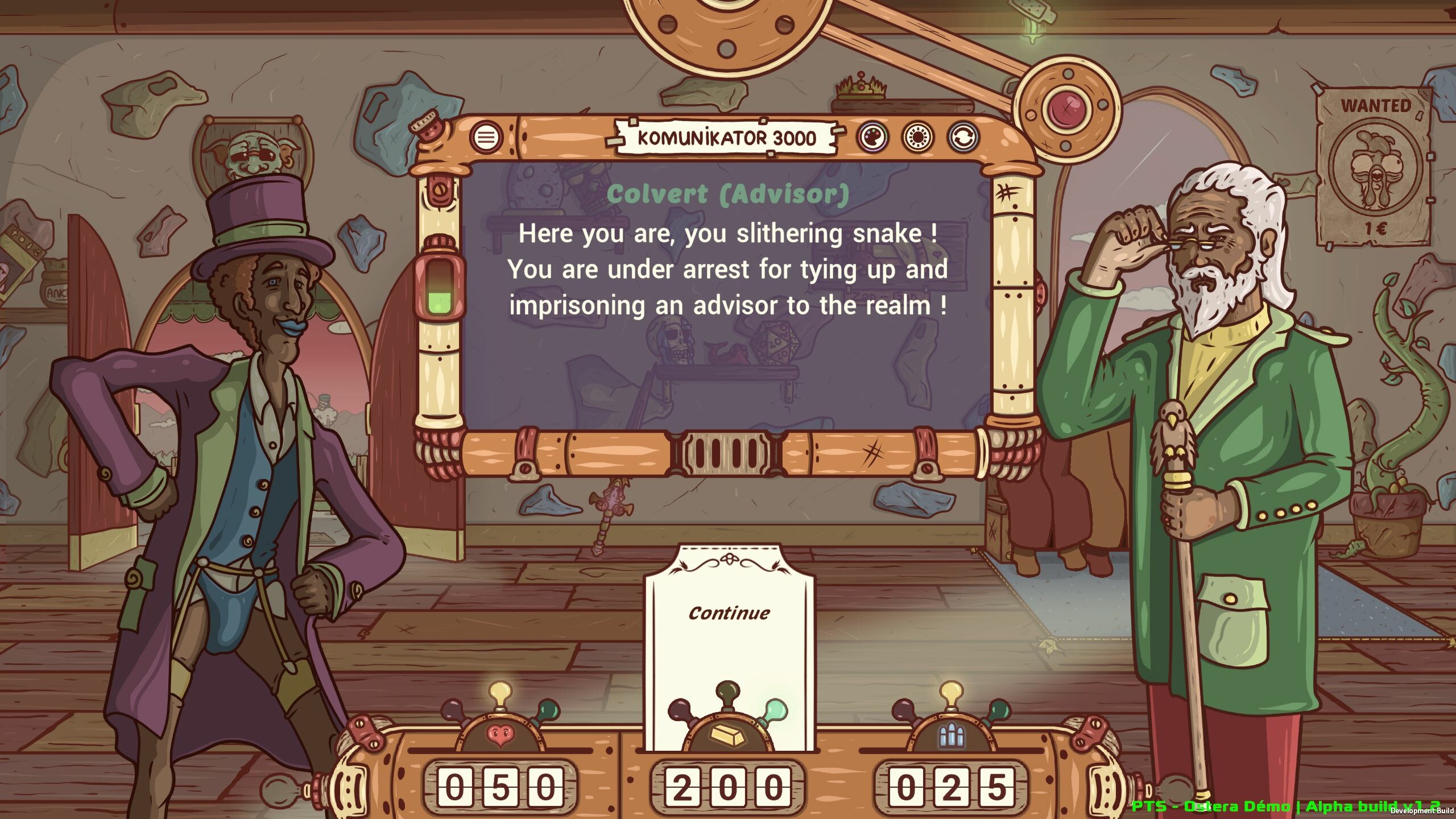
Task: Click the dial icon between palette and refresh
Action: tap(918, 137)
